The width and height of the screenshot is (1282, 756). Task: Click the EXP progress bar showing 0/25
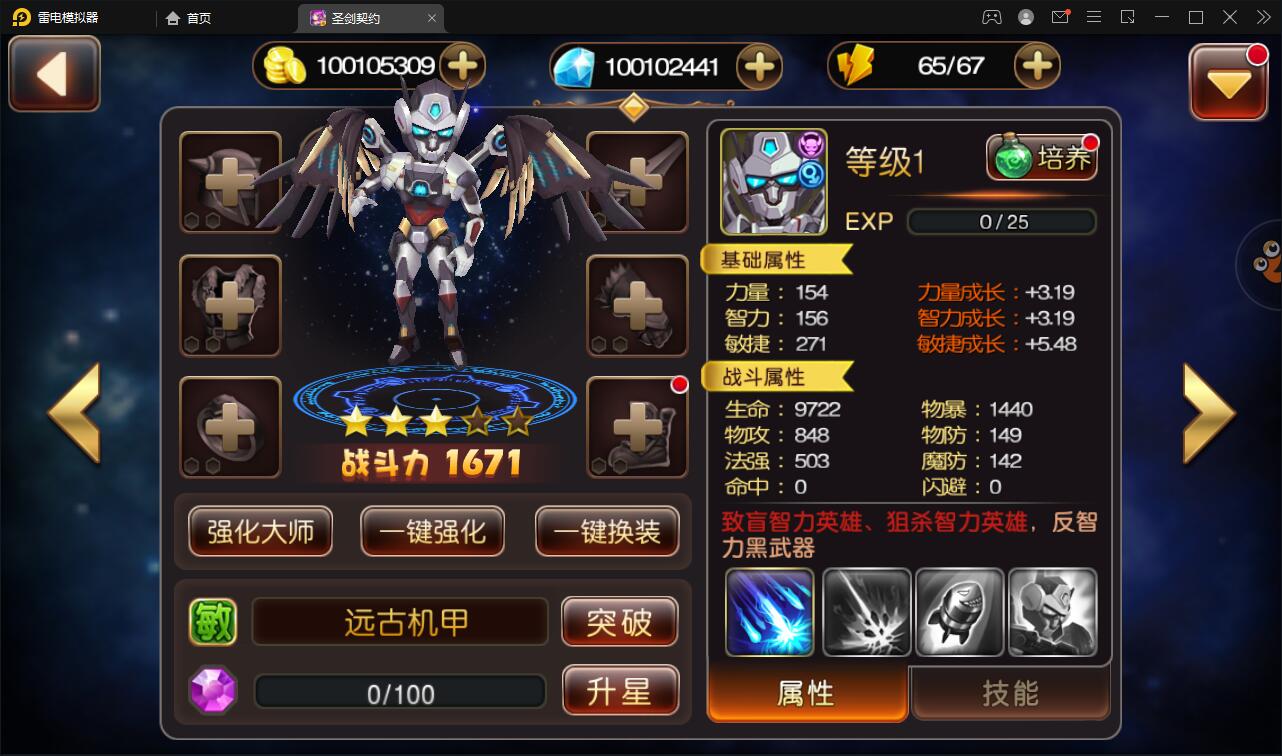point(1001,222)
